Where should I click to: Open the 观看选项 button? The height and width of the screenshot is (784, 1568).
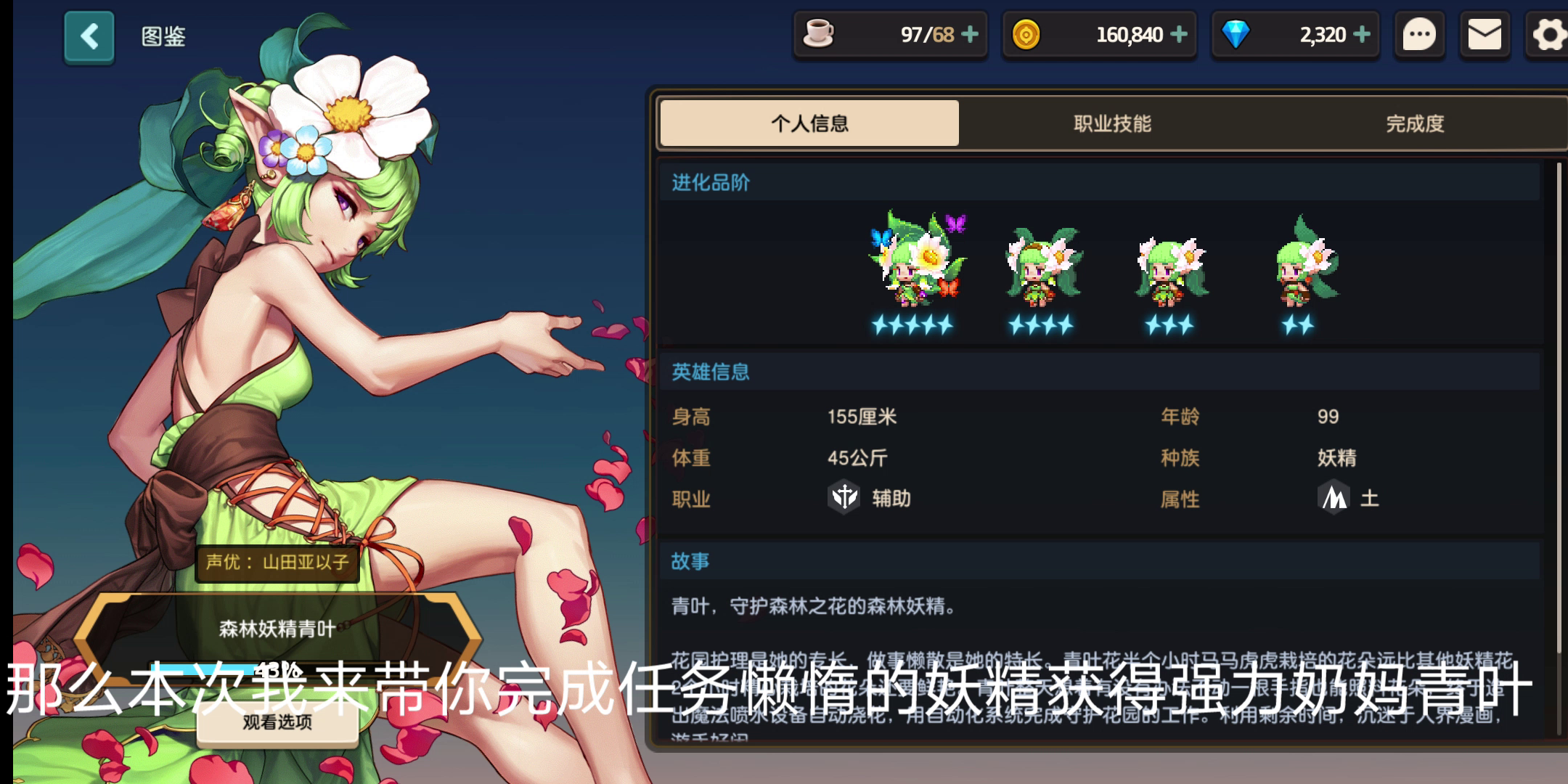click(x=277, y=724)
